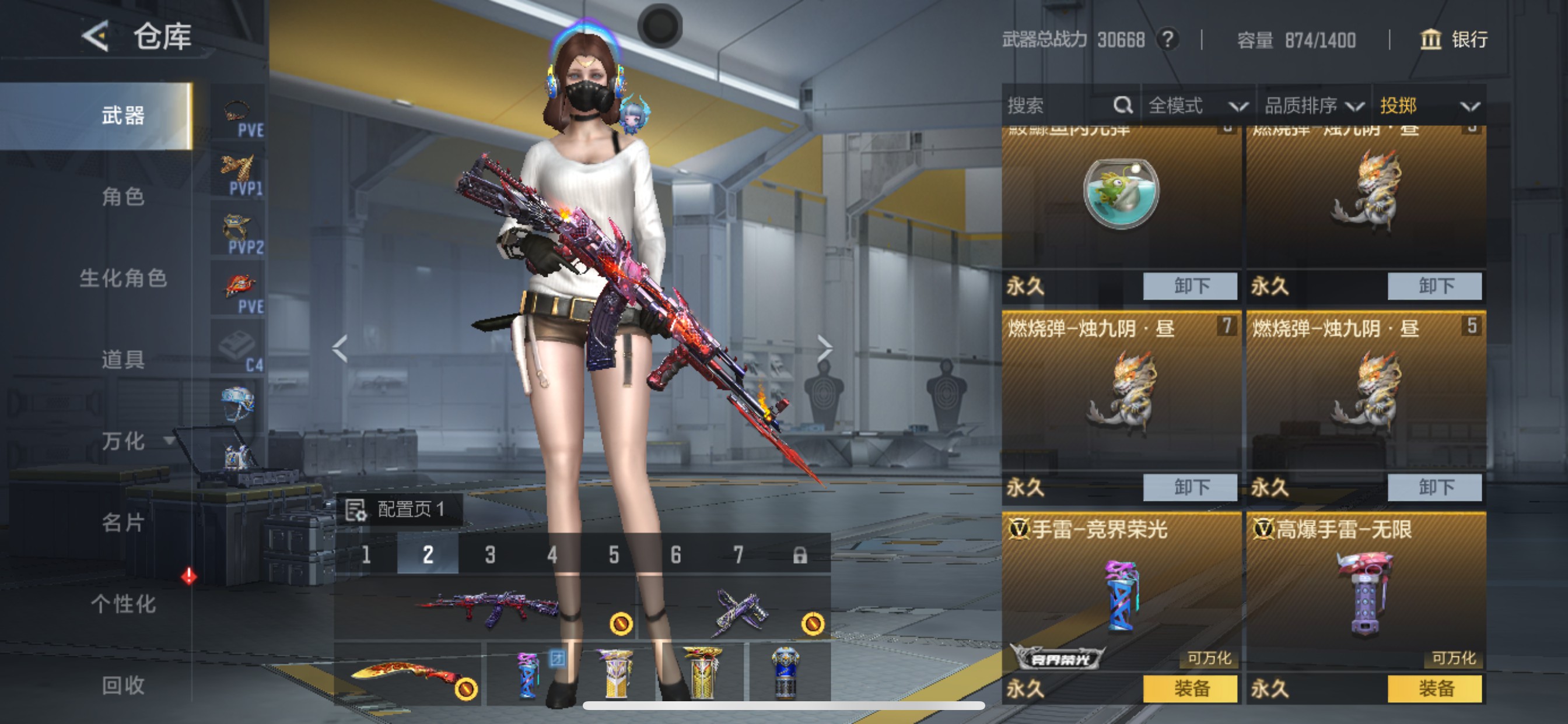
Task: Open the 回收 recycle tab
Action: [x=124, y=686]
